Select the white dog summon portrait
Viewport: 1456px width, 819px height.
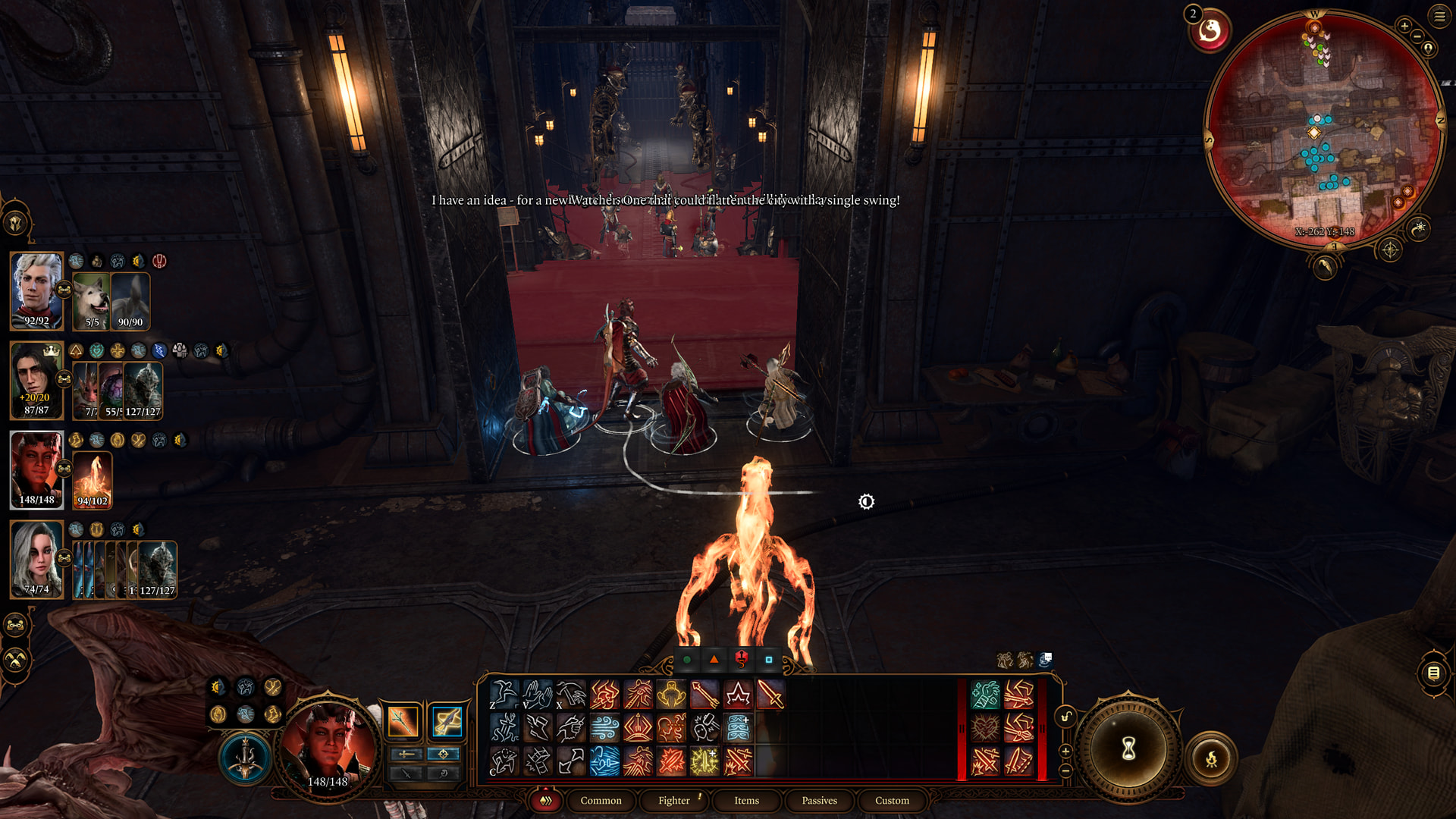(x=92, y=301)
